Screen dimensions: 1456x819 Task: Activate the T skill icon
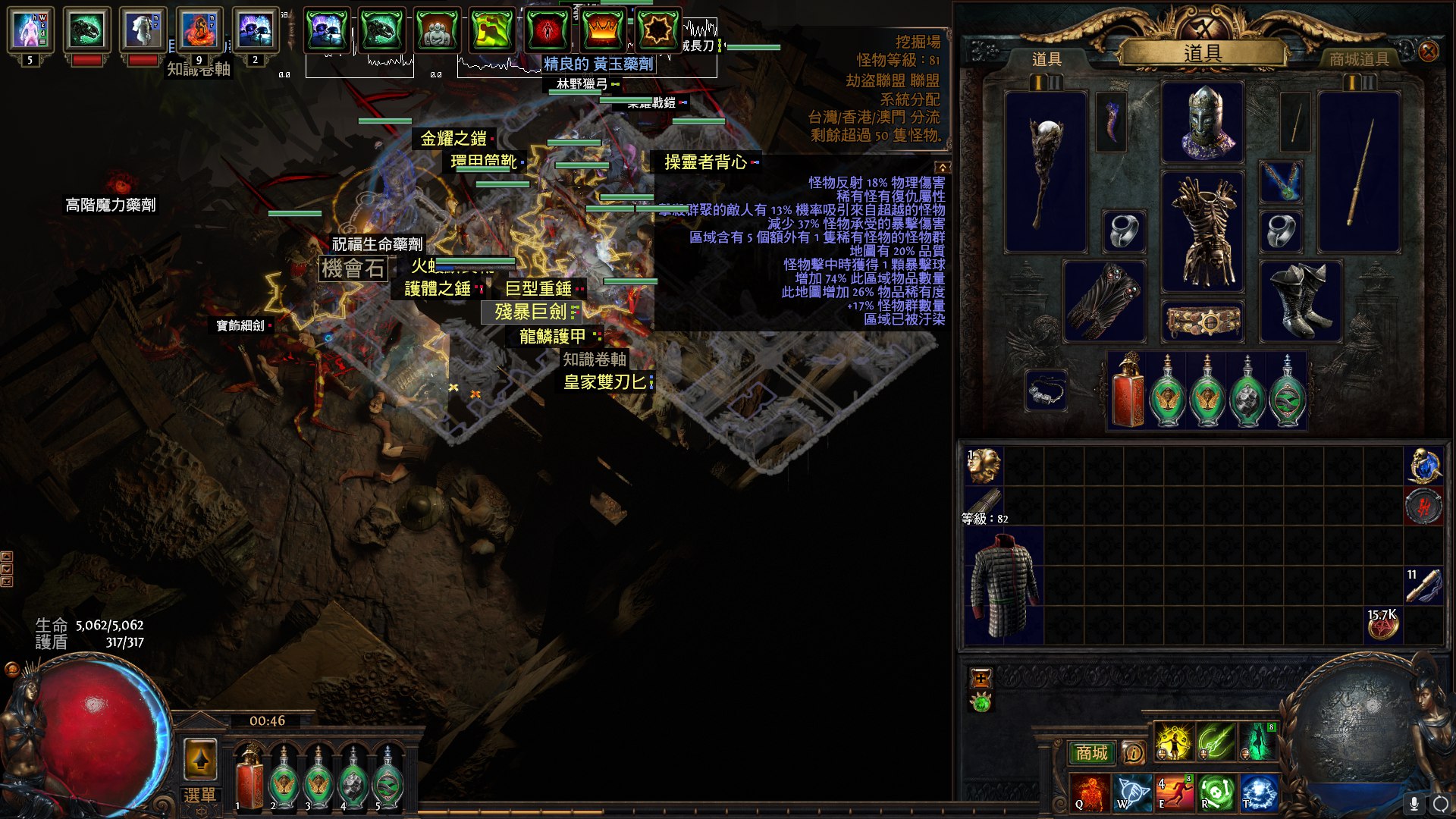(x=1258, y=792)
